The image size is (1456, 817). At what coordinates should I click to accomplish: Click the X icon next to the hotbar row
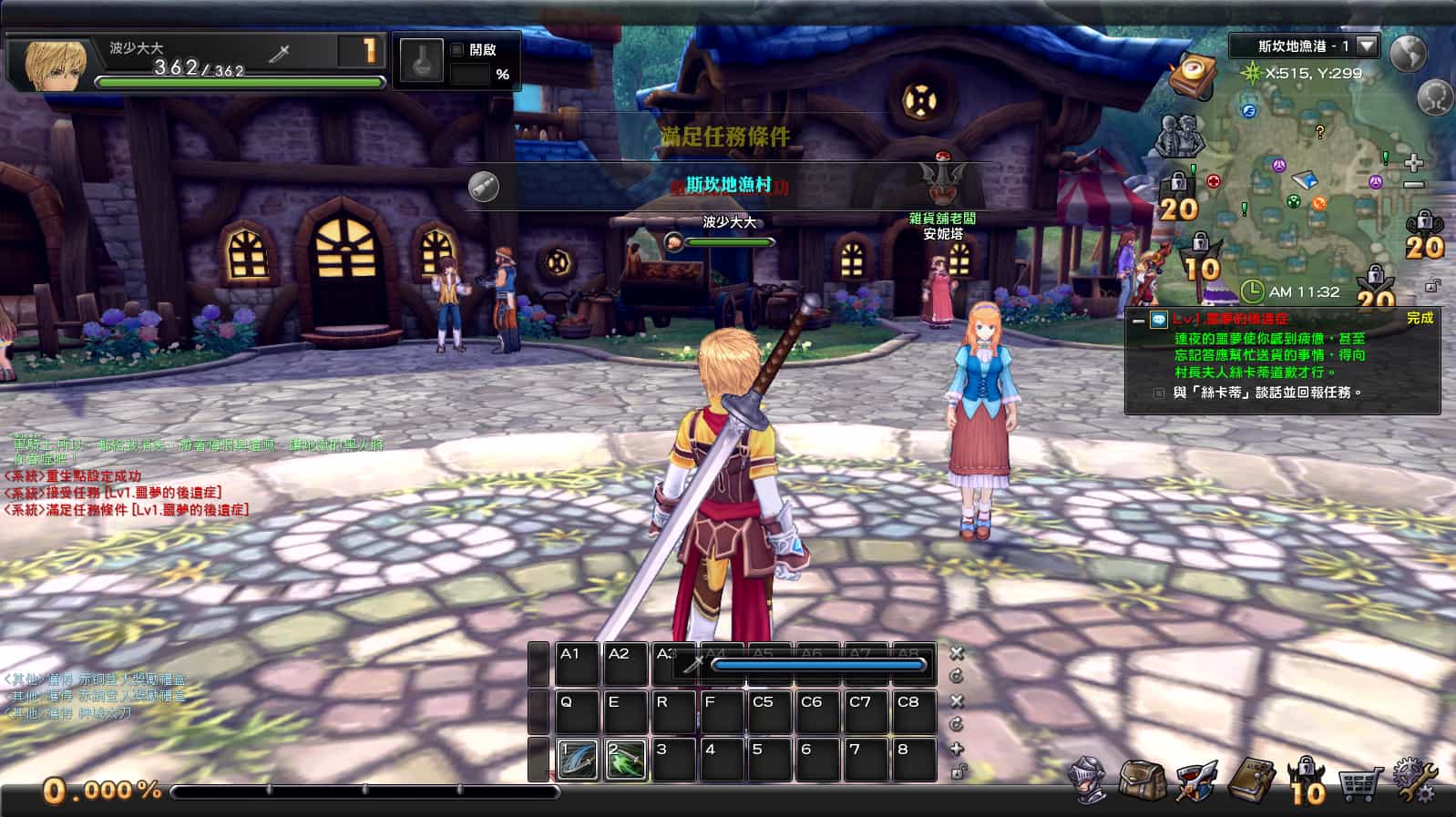pyautogui.click(x=957, y=653)
